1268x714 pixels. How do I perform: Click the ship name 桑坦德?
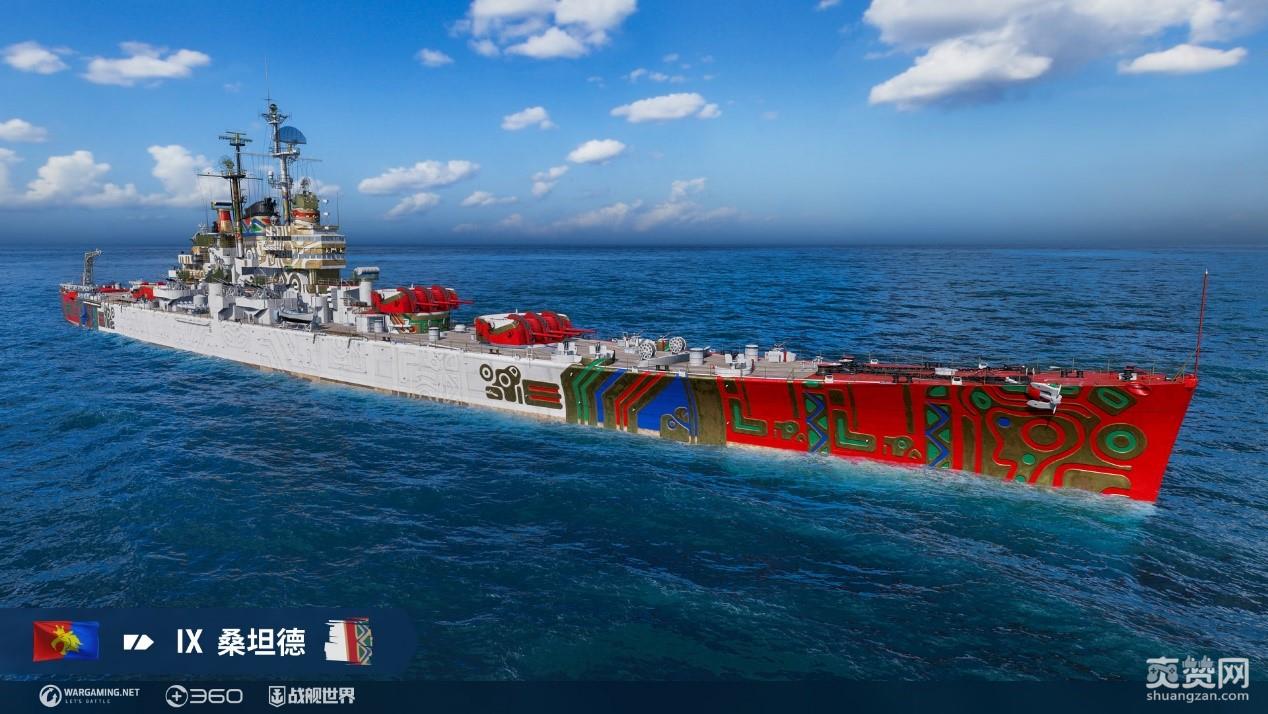click(x=261, y=642)
